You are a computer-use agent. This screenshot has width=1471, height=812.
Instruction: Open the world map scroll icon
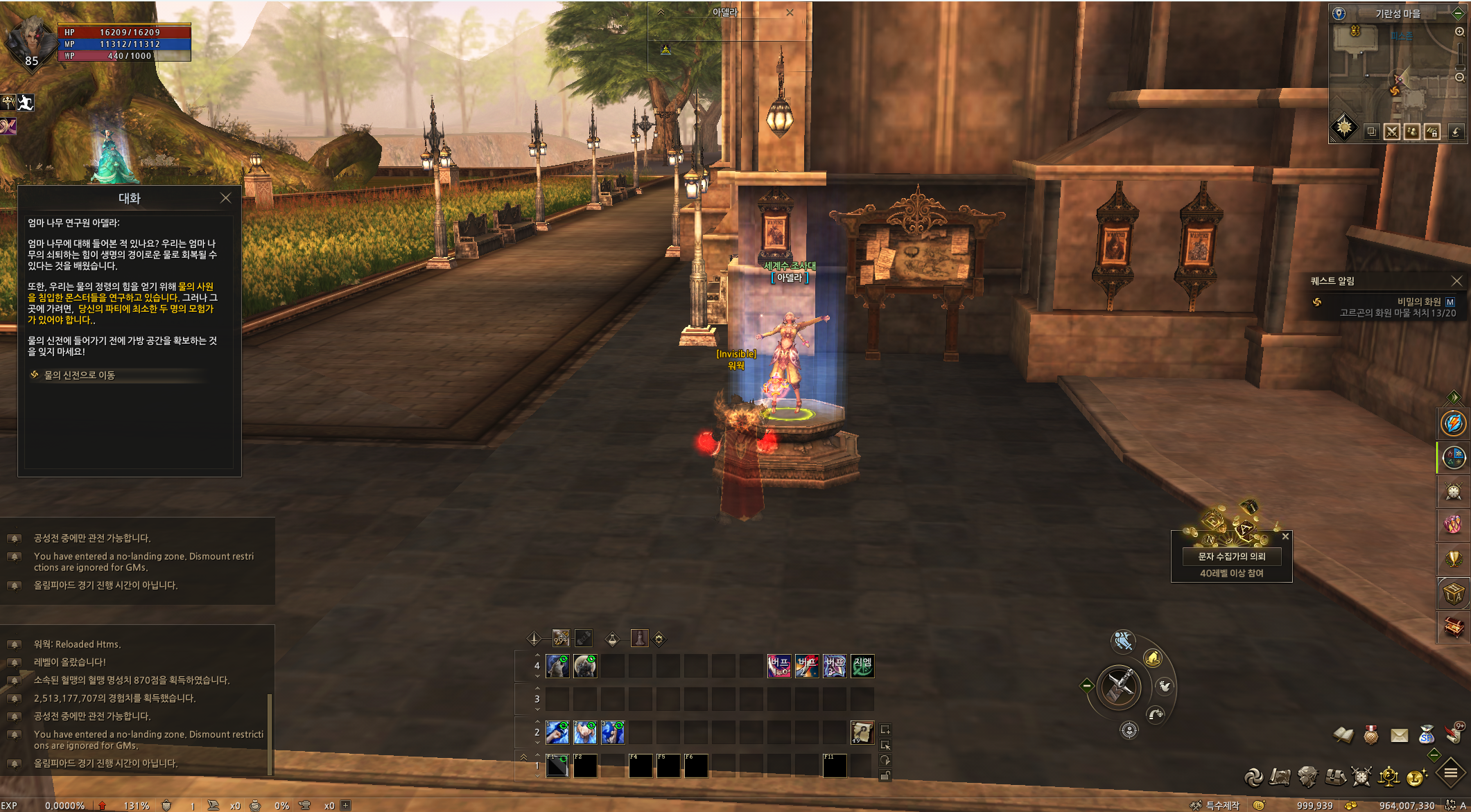(1280, 777)
